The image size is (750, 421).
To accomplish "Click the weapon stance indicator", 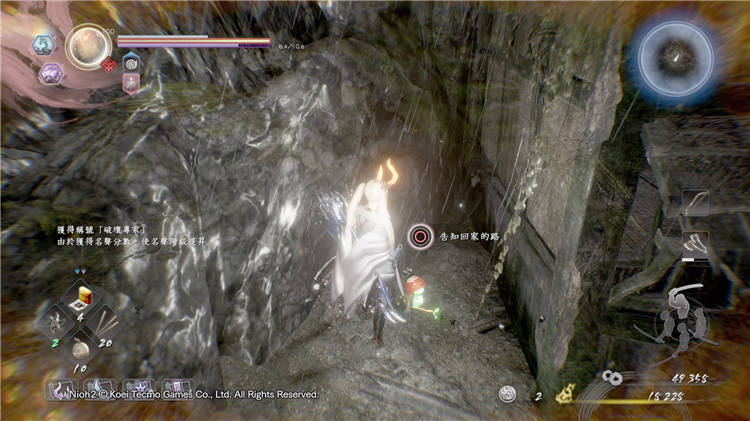I will (685, 316).
